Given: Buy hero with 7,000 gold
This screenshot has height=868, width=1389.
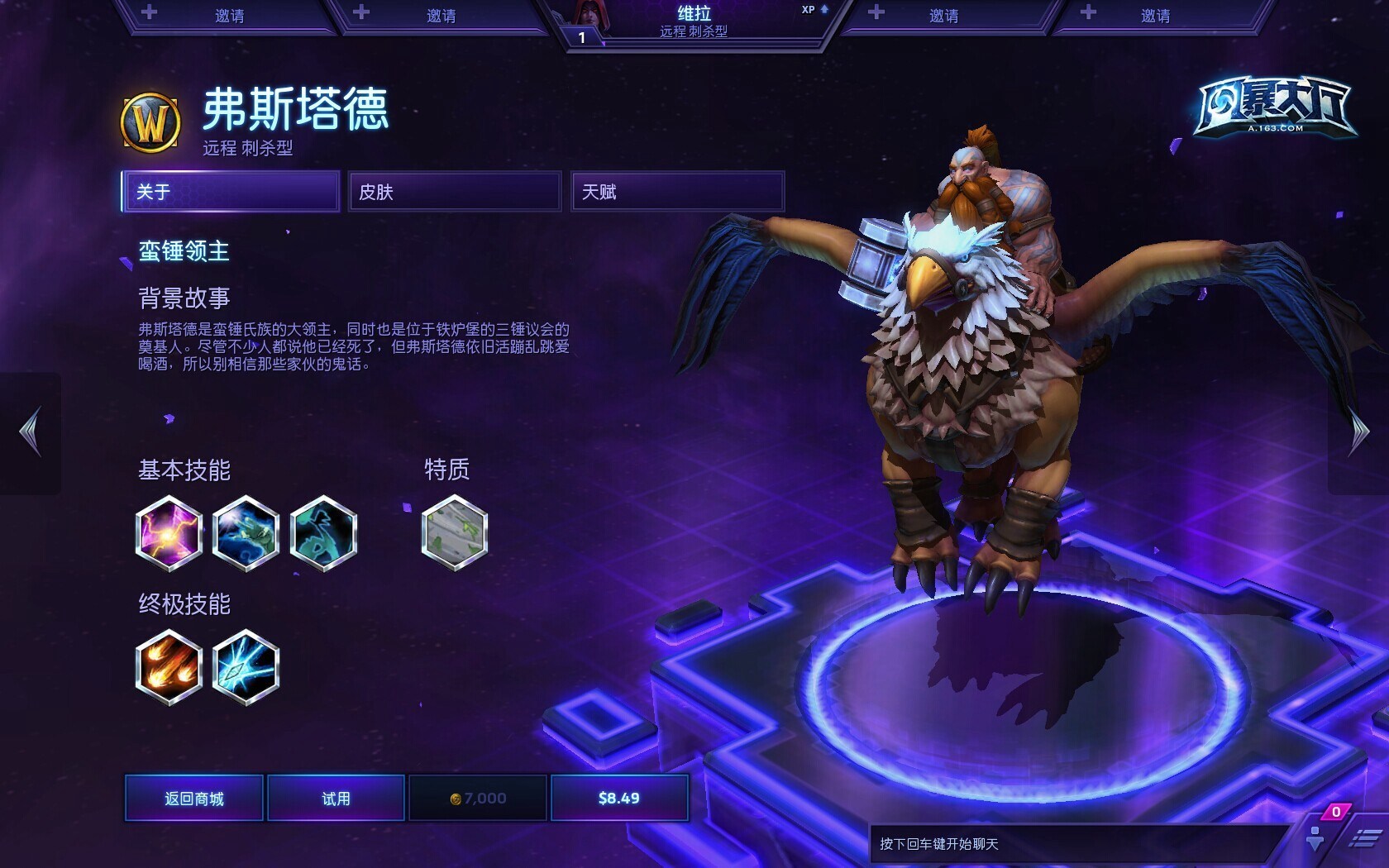Looking at the screenshot, I should pyautogui.click(x=478, y=798).
